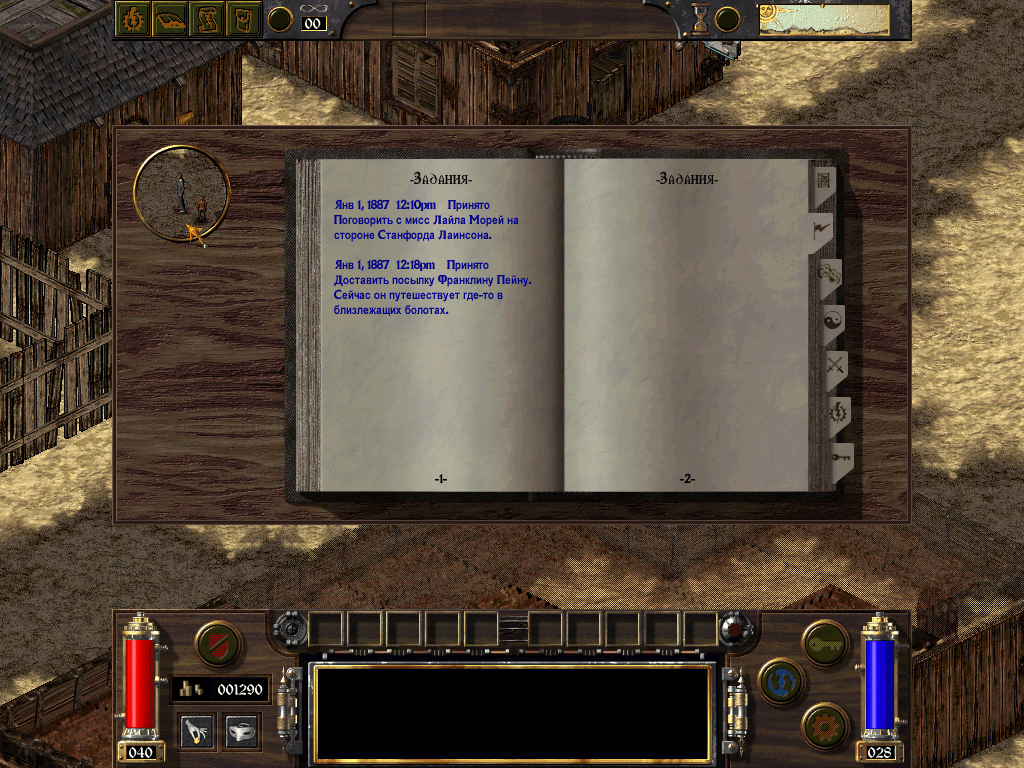Viewport: 1024px width, 768px height.
Task: Open the theater masks reputations tab
Action: [x=829, y=274]
